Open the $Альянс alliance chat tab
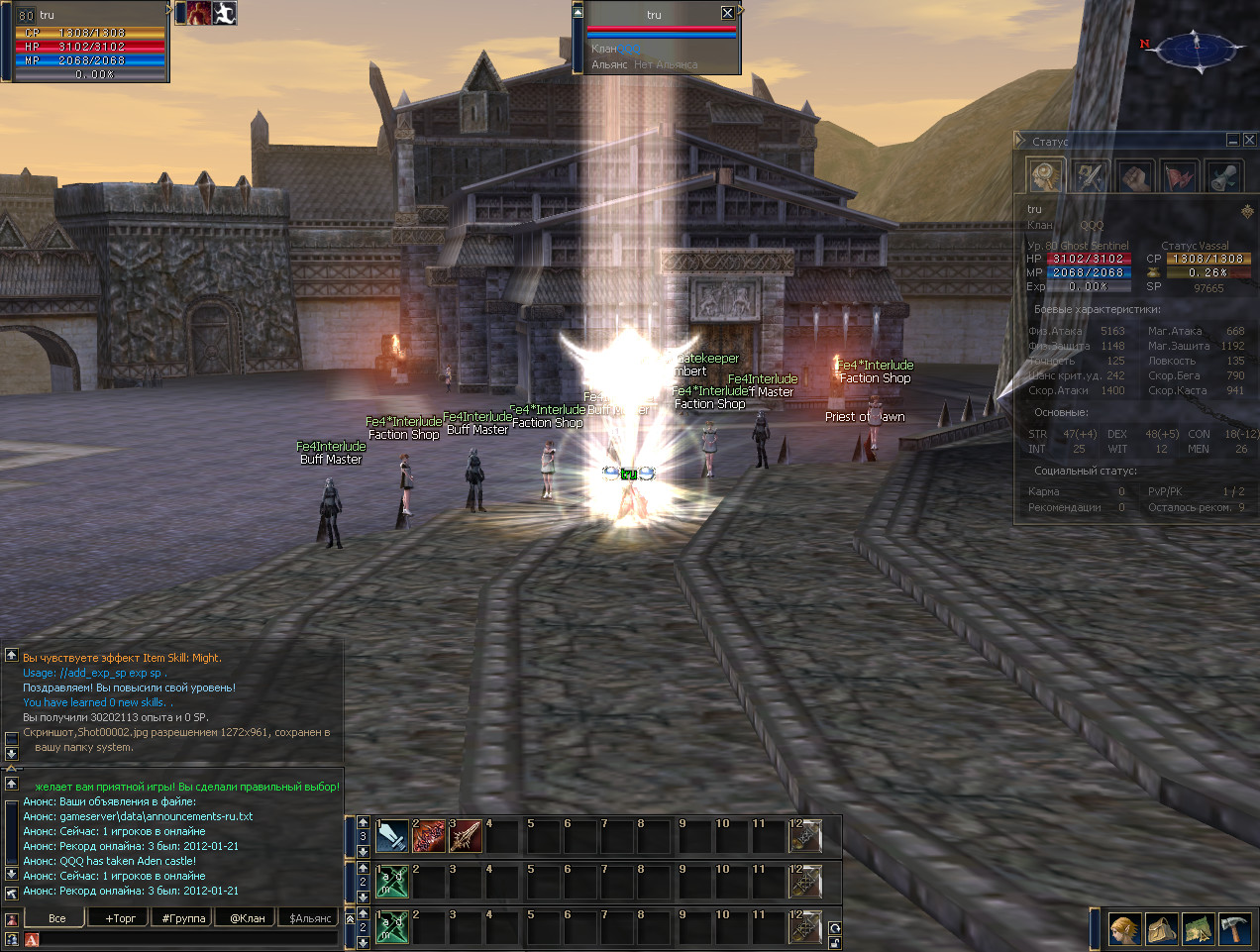Screen dimensions: 1260x952 pyautogui.click(x=310, y=918)
